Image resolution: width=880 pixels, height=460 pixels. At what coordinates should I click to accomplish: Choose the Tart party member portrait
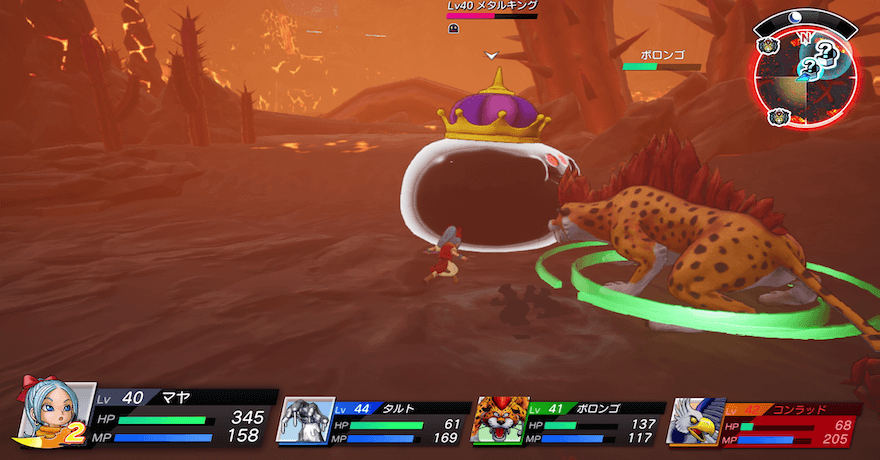pyautogui.click(x=304, y=420)
